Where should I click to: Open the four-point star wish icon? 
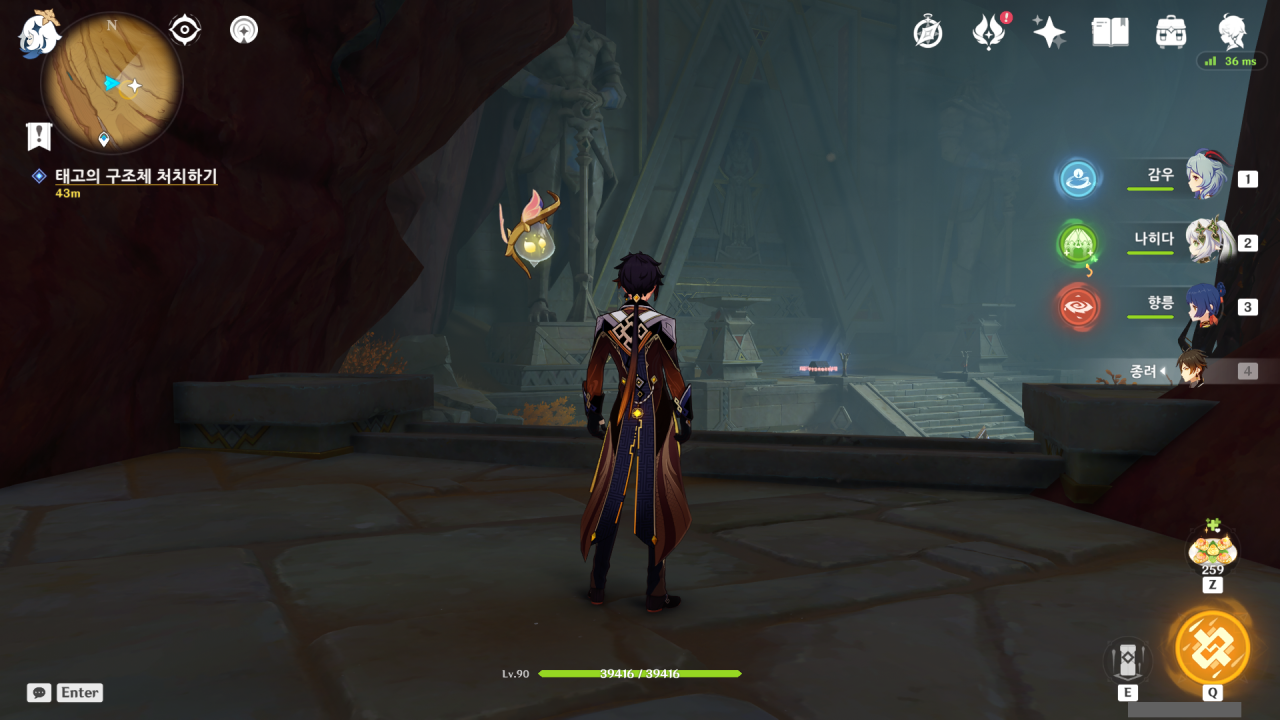[1049, 32]
